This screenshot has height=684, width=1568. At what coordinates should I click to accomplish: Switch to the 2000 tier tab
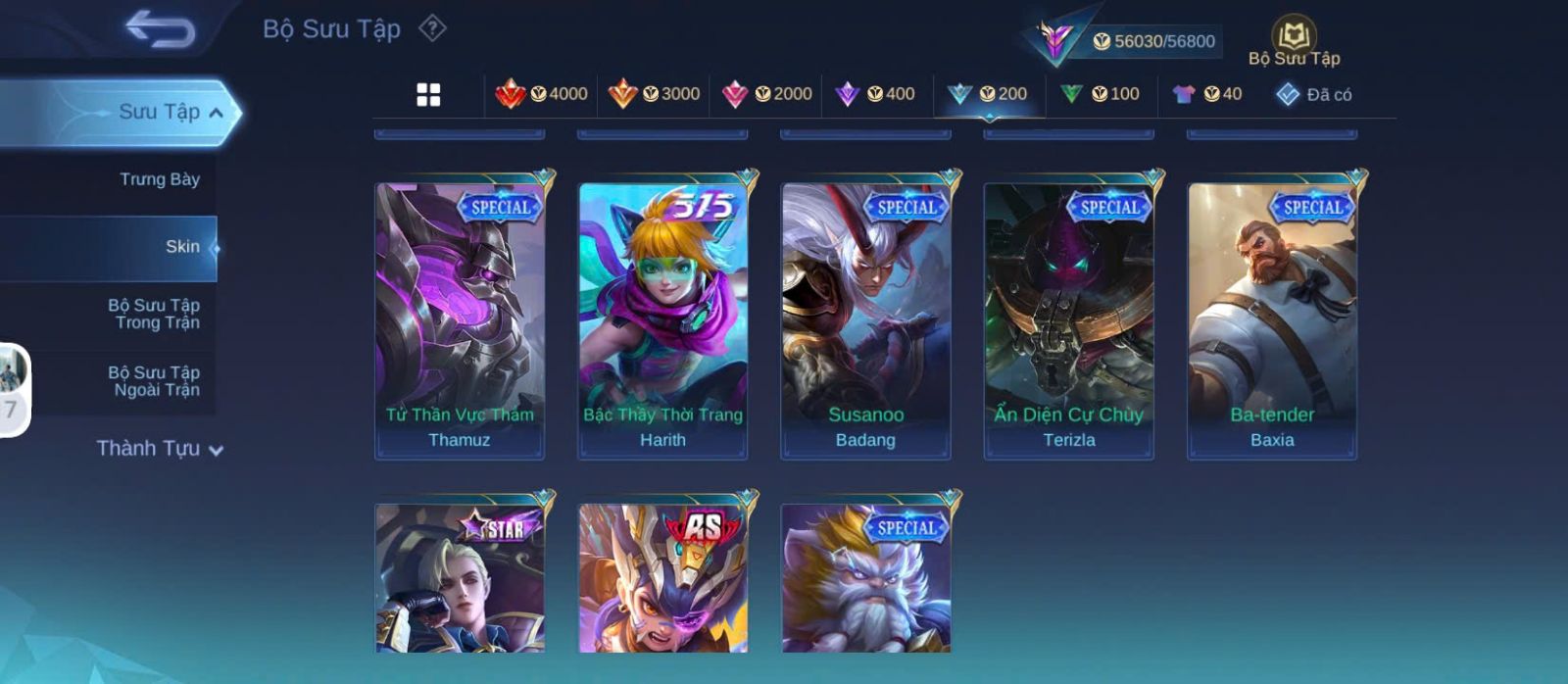coord(766,94)
